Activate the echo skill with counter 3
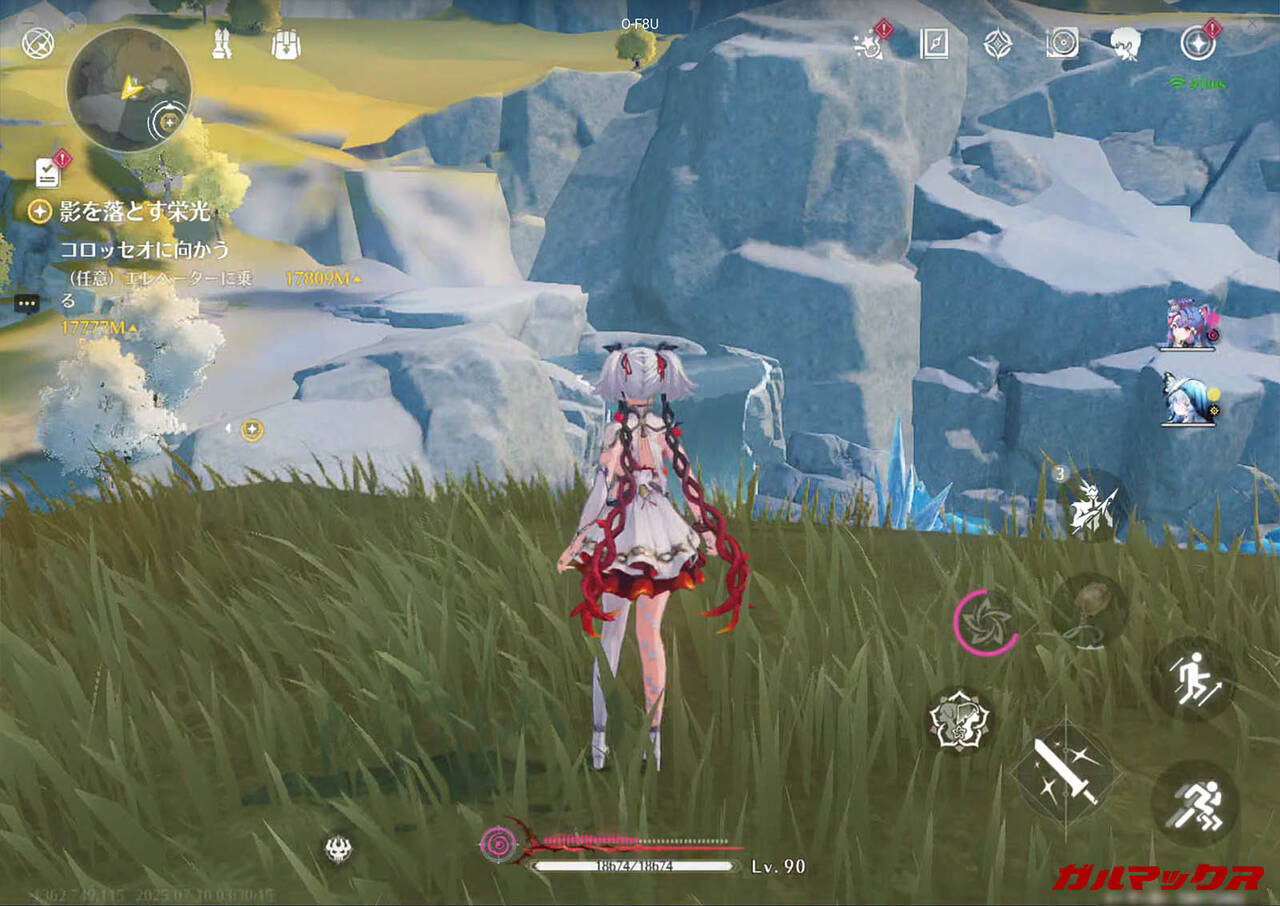 click(1088, 505)
